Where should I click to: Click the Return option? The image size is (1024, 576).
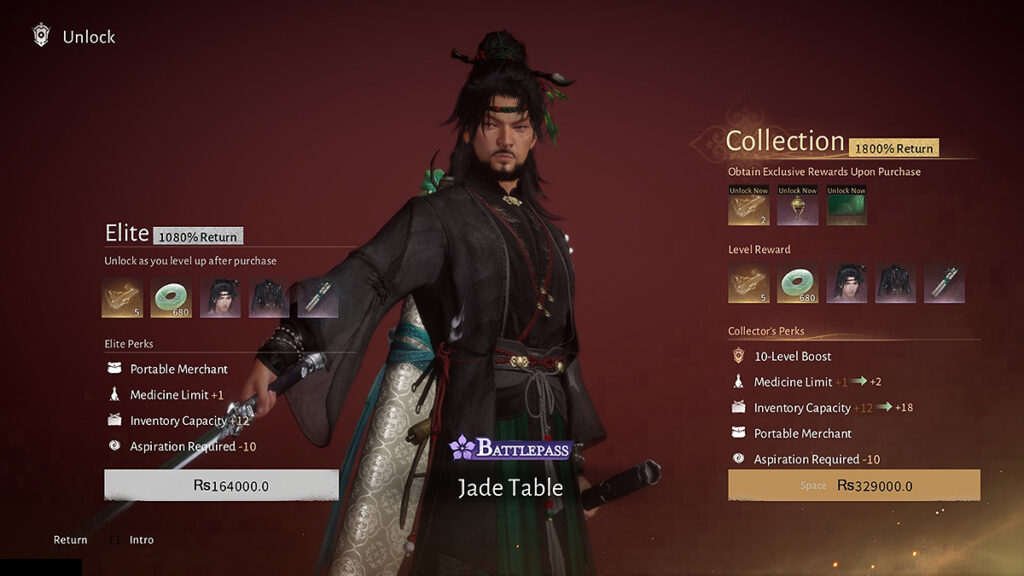point(70,540)
